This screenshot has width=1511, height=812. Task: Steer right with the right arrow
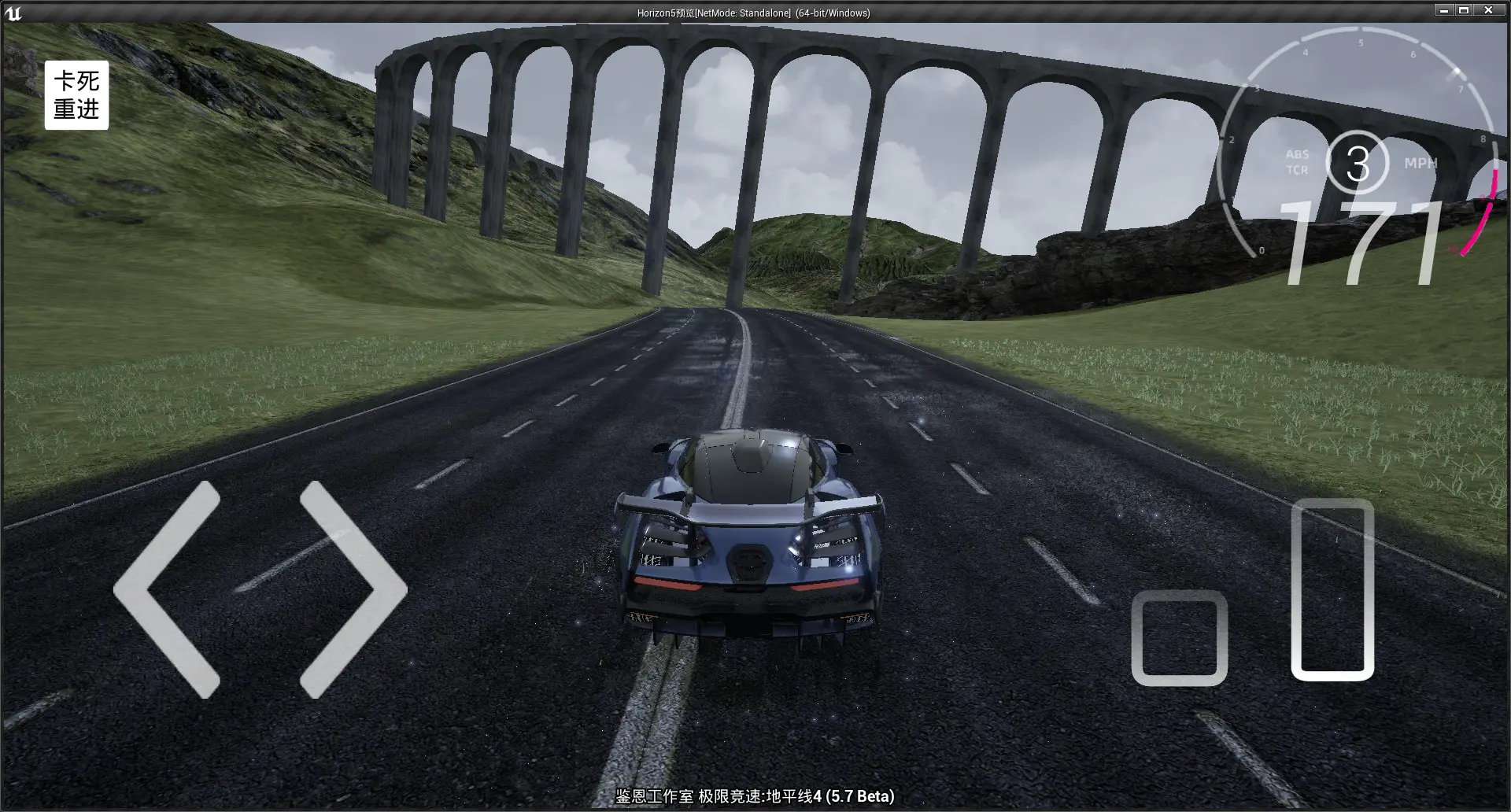[353, 589]
